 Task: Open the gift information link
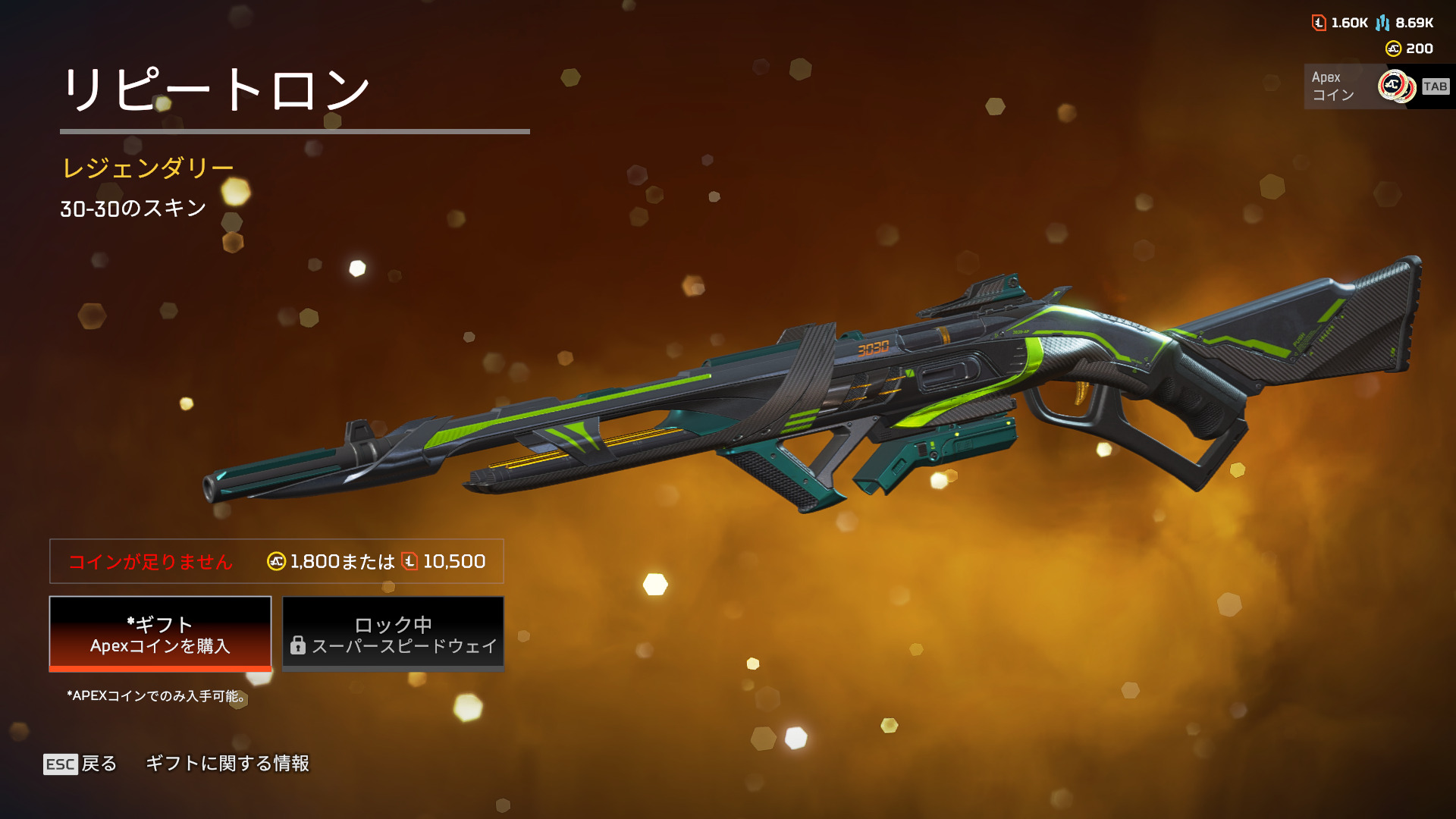pos(227,764)
